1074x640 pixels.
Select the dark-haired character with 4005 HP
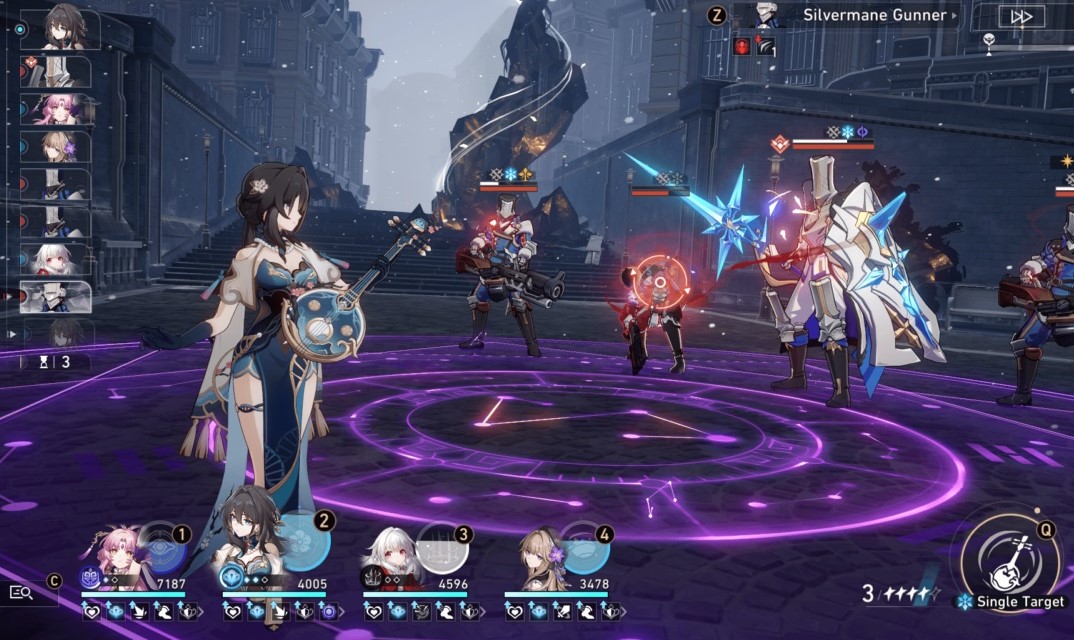tap(252, 553)
